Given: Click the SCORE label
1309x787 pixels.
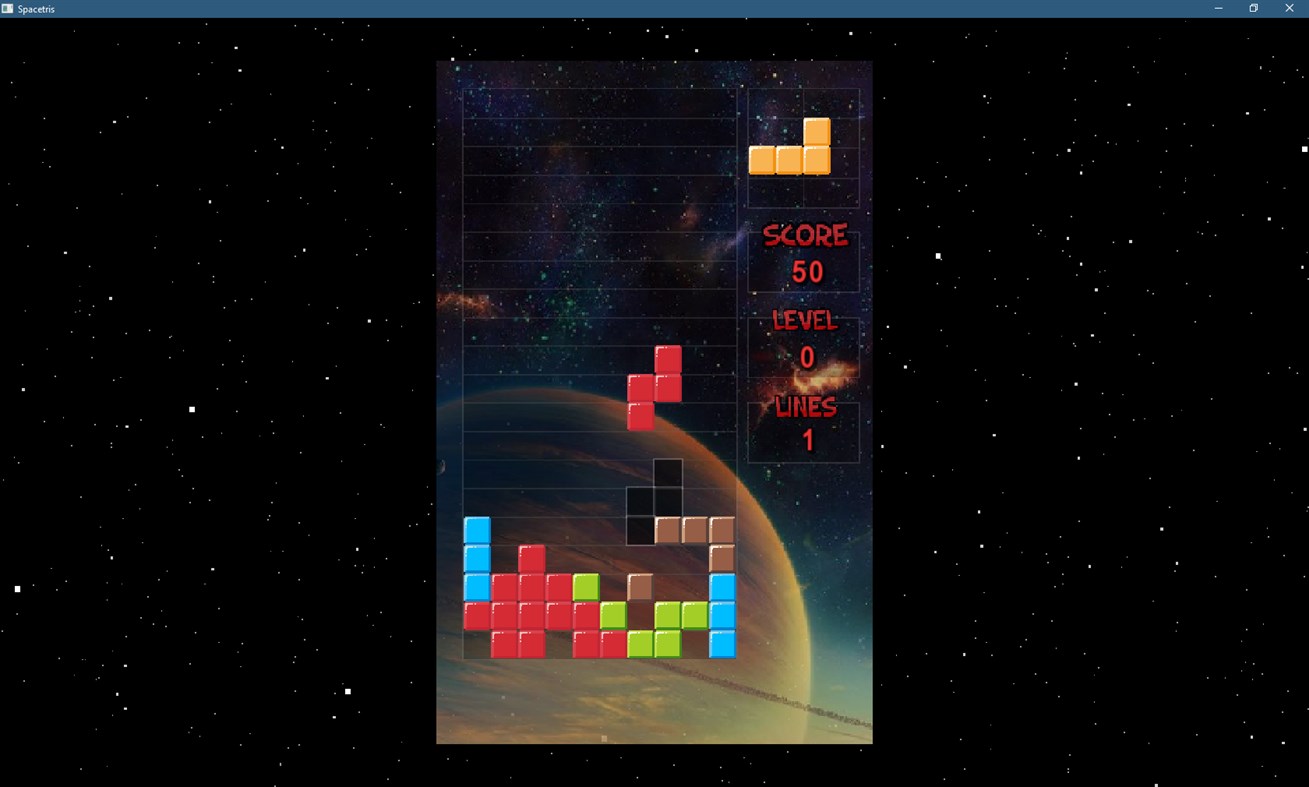Looking at the screenshot, I should coord(806,234).
